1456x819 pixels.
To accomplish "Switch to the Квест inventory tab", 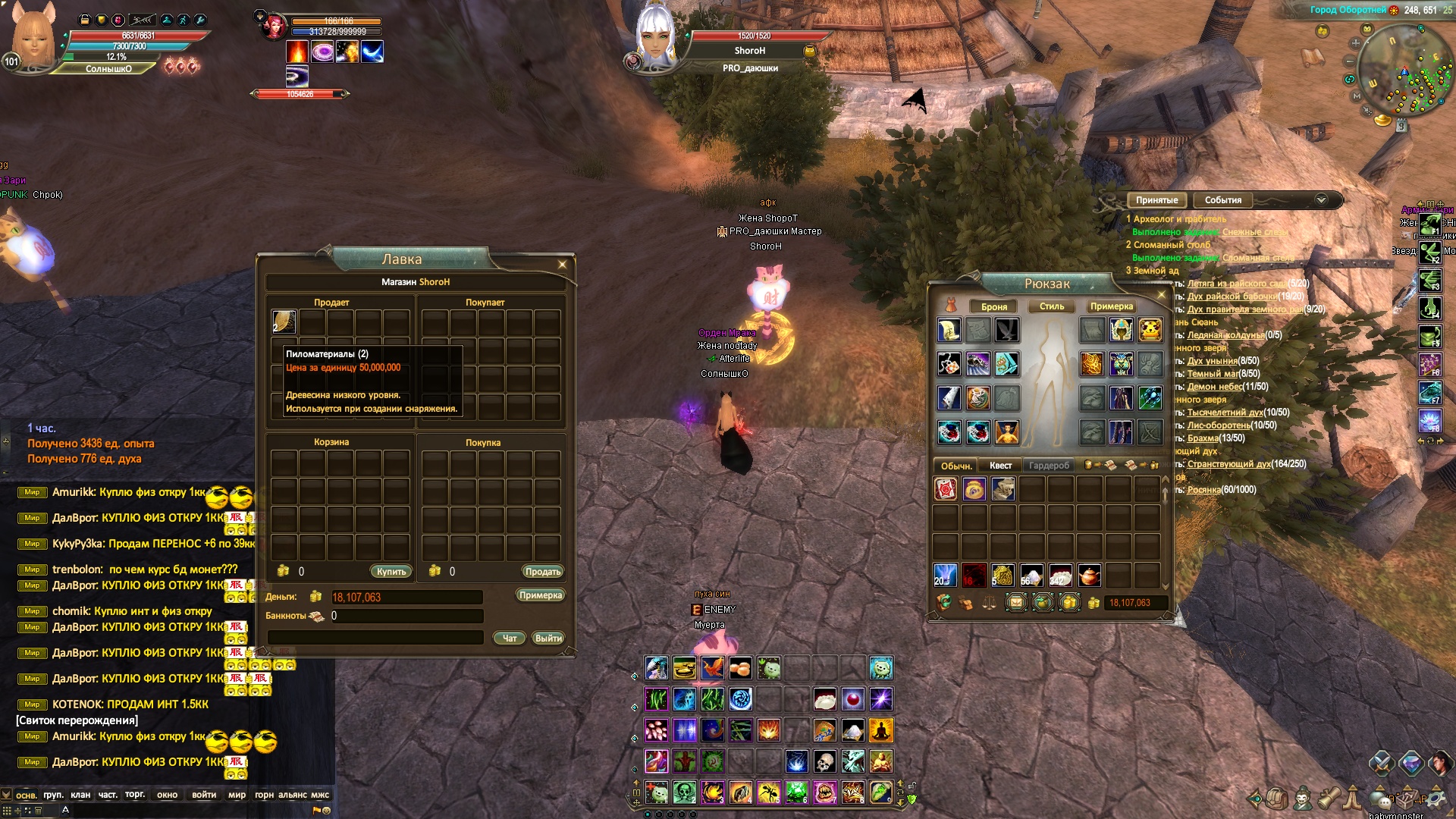I will pos(1000,466).
